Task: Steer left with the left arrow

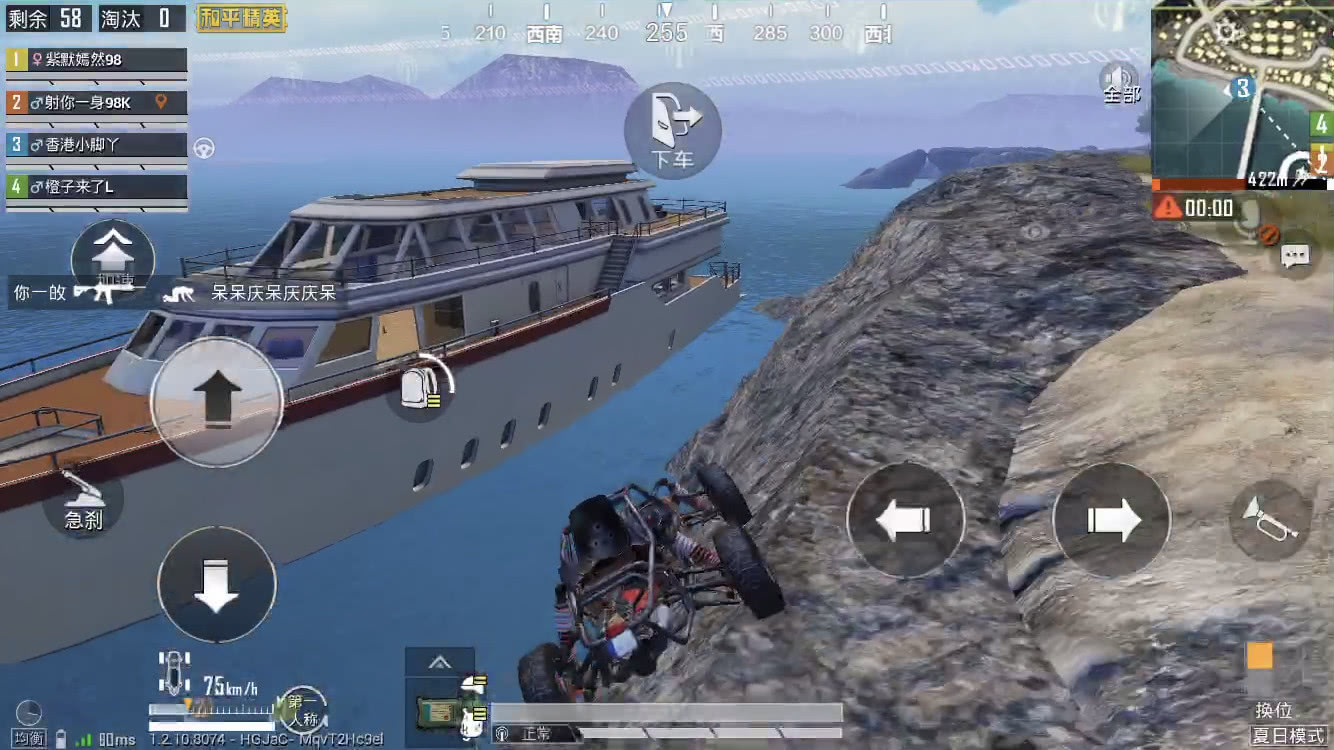Action: point(905,520)
